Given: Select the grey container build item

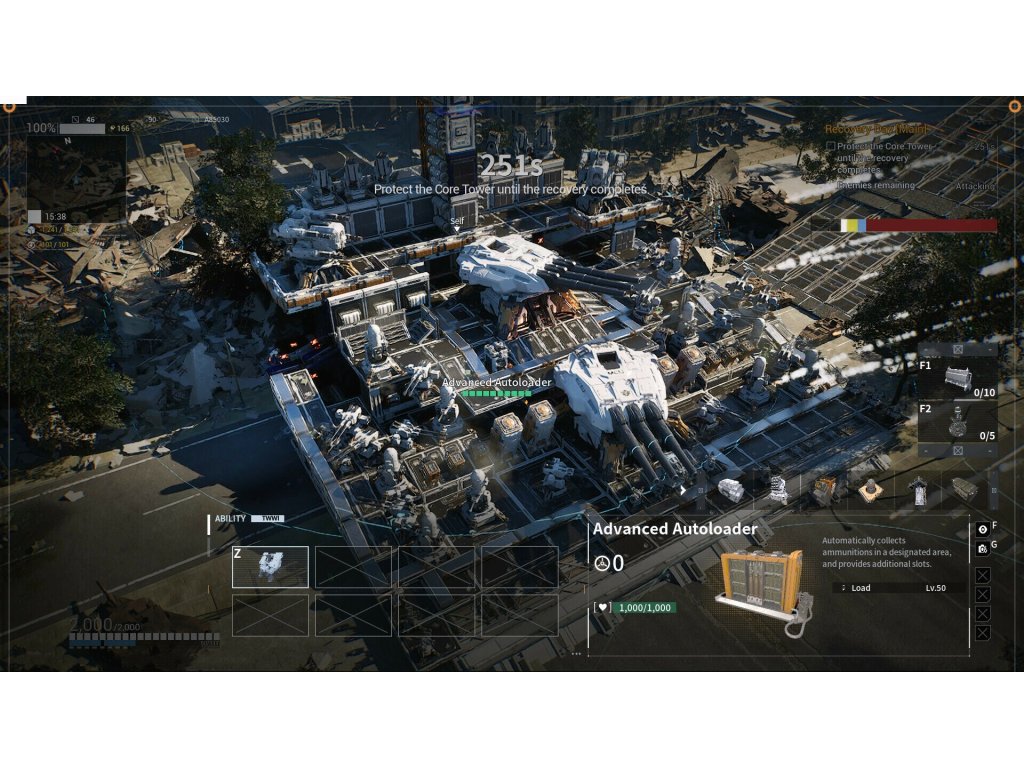Looking at the screenshot, I should point(963,489).
